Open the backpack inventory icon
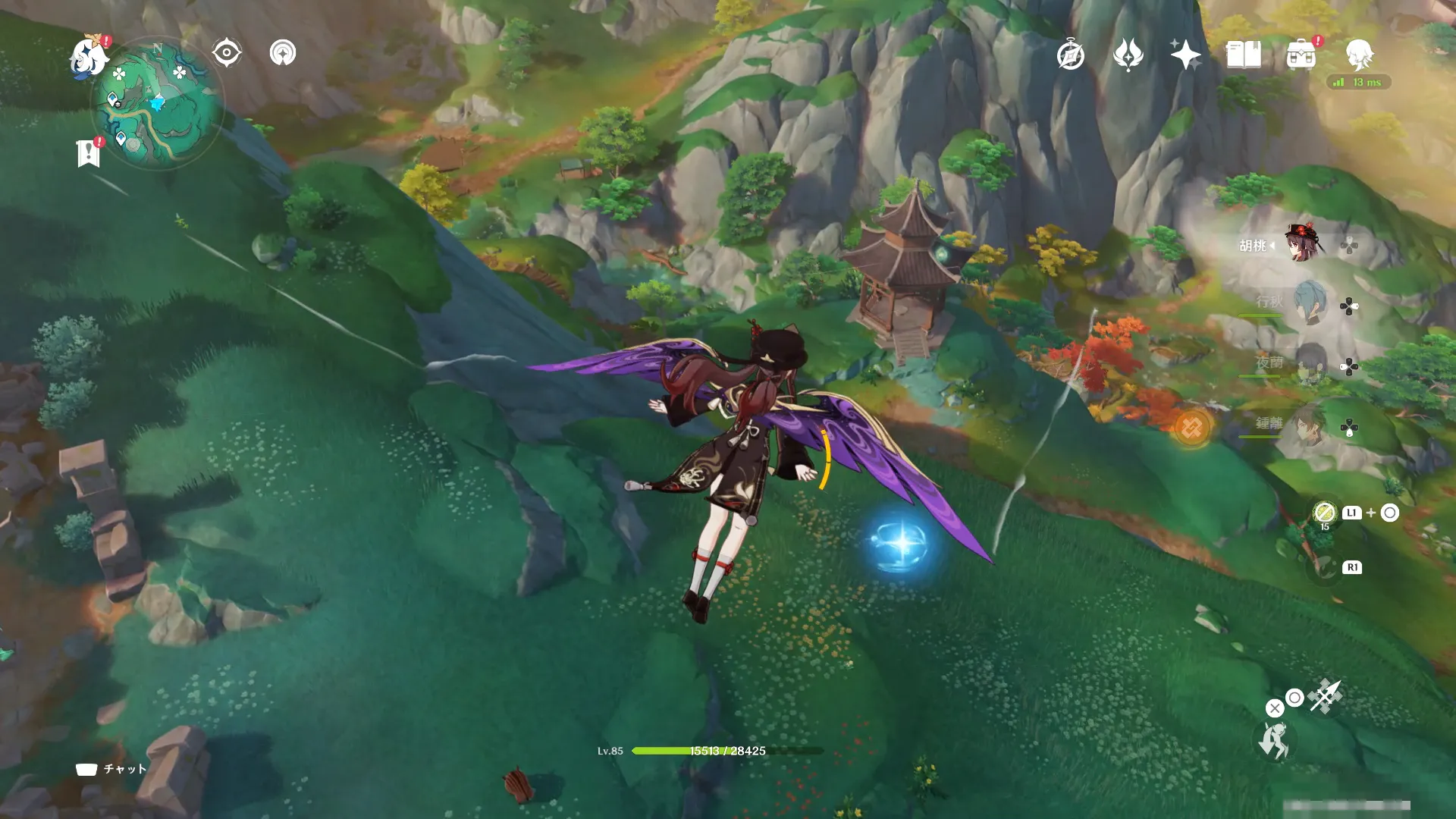Screen dimensions: 1456x819 point(1301,55)
